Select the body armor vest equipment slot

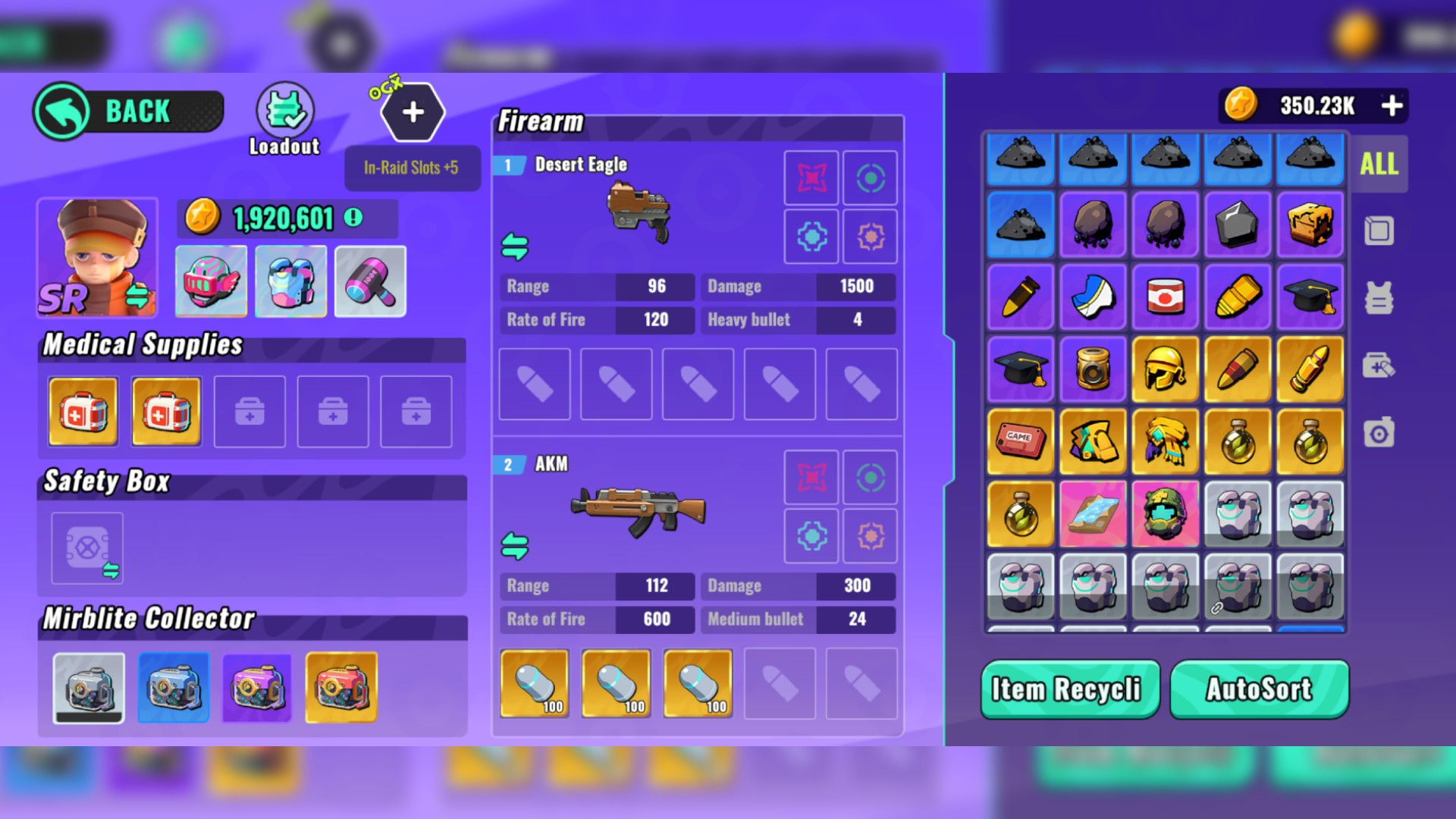coord(291,281)
